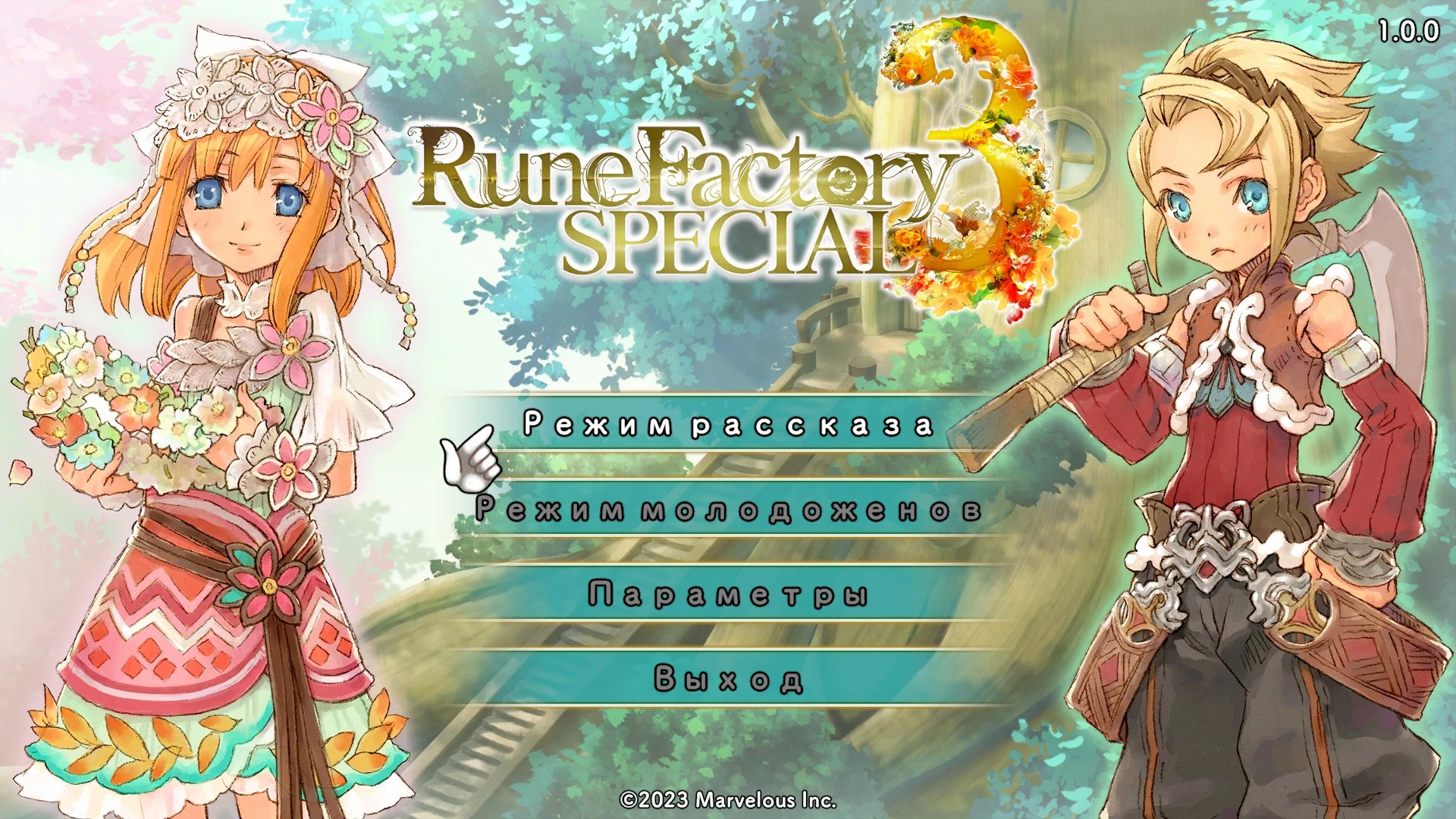Click the ©2023 Marvelous Inc. copyright text
This screenshot has height=819, width=1456.
coord(726,799)
